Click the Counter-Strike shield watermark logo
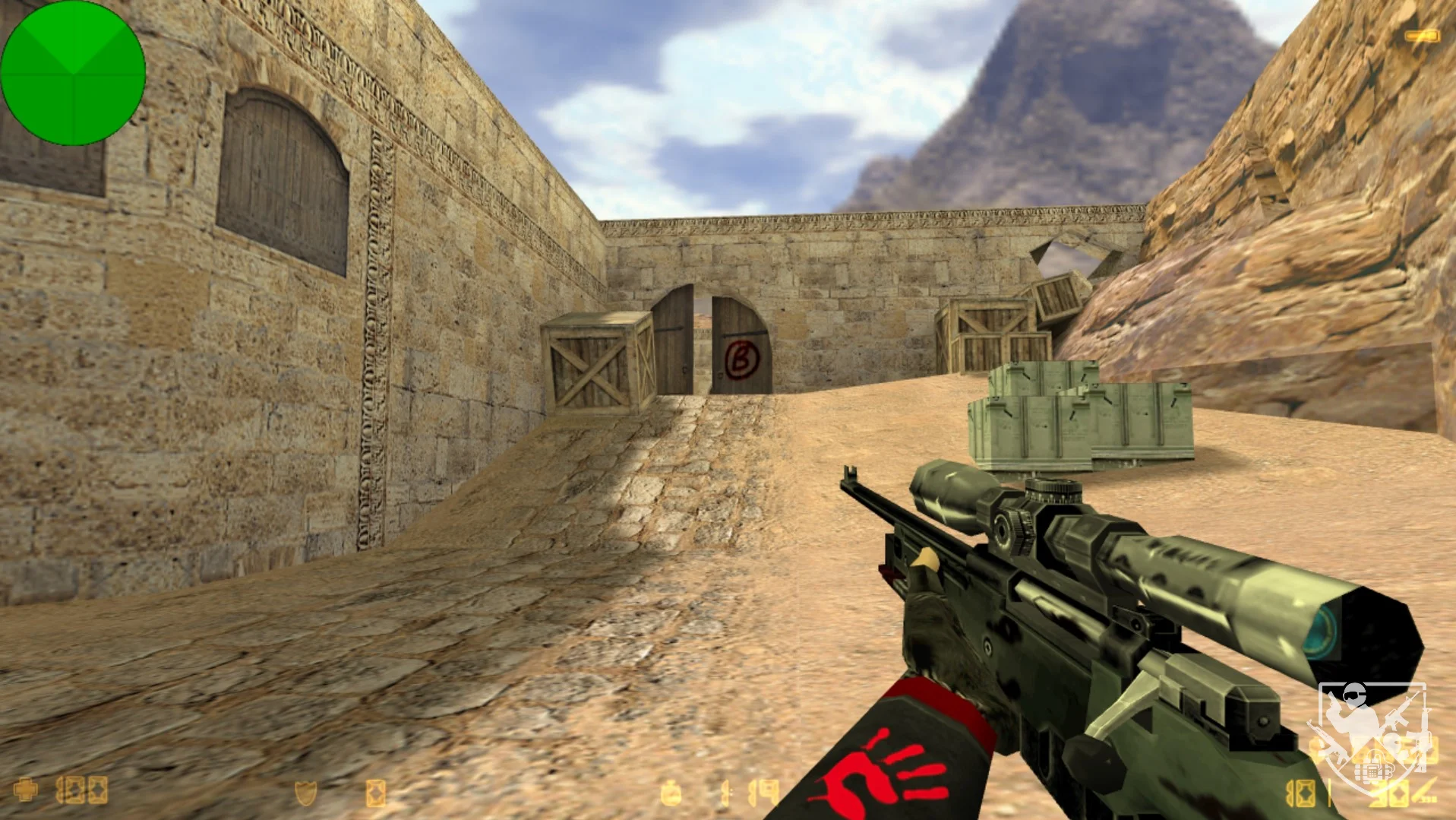 pyautogui.click(x=1372, y=734)
